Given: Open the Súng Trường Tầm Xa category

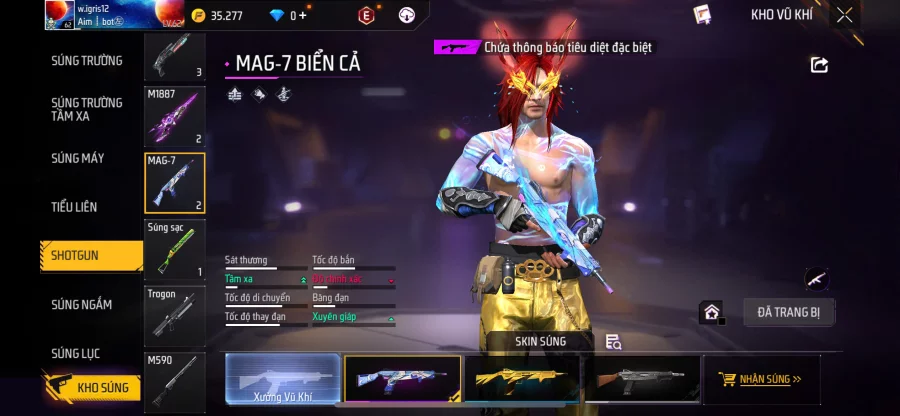Looking at the screenshot, I should click(87, 109).
